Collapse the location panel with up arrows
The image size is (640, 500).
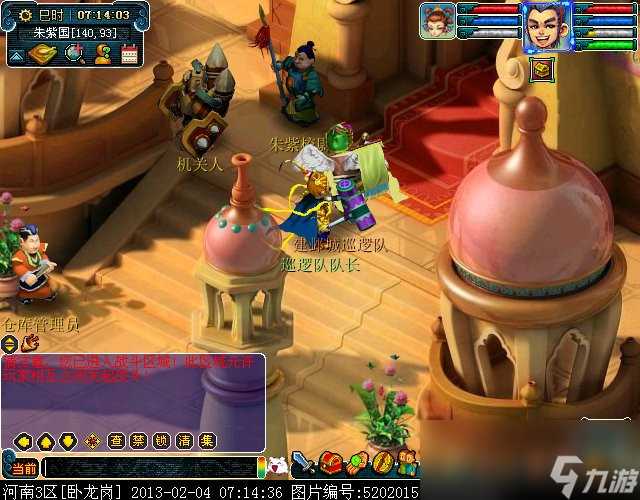[16, 54]
